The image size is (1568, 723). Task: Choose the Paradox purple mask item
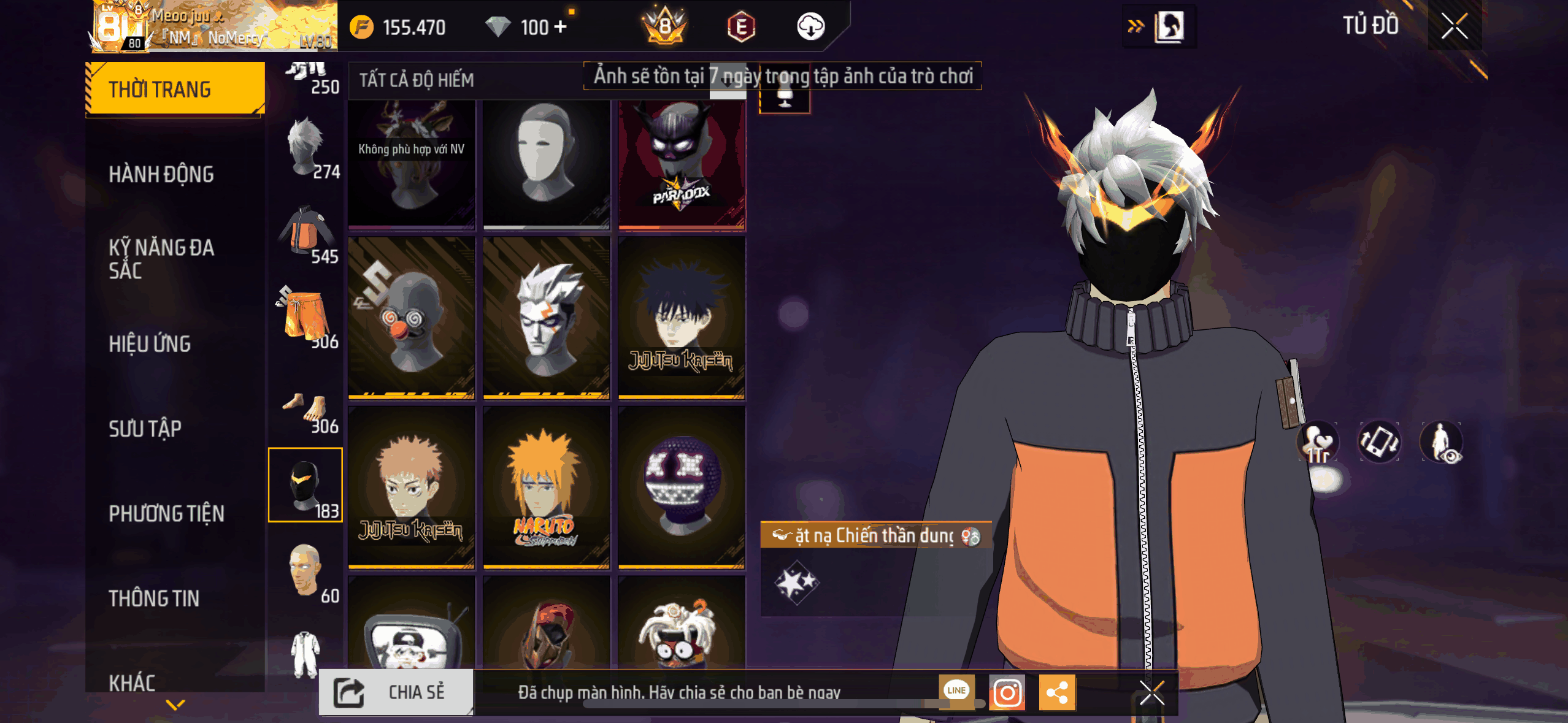pos(682,164)
